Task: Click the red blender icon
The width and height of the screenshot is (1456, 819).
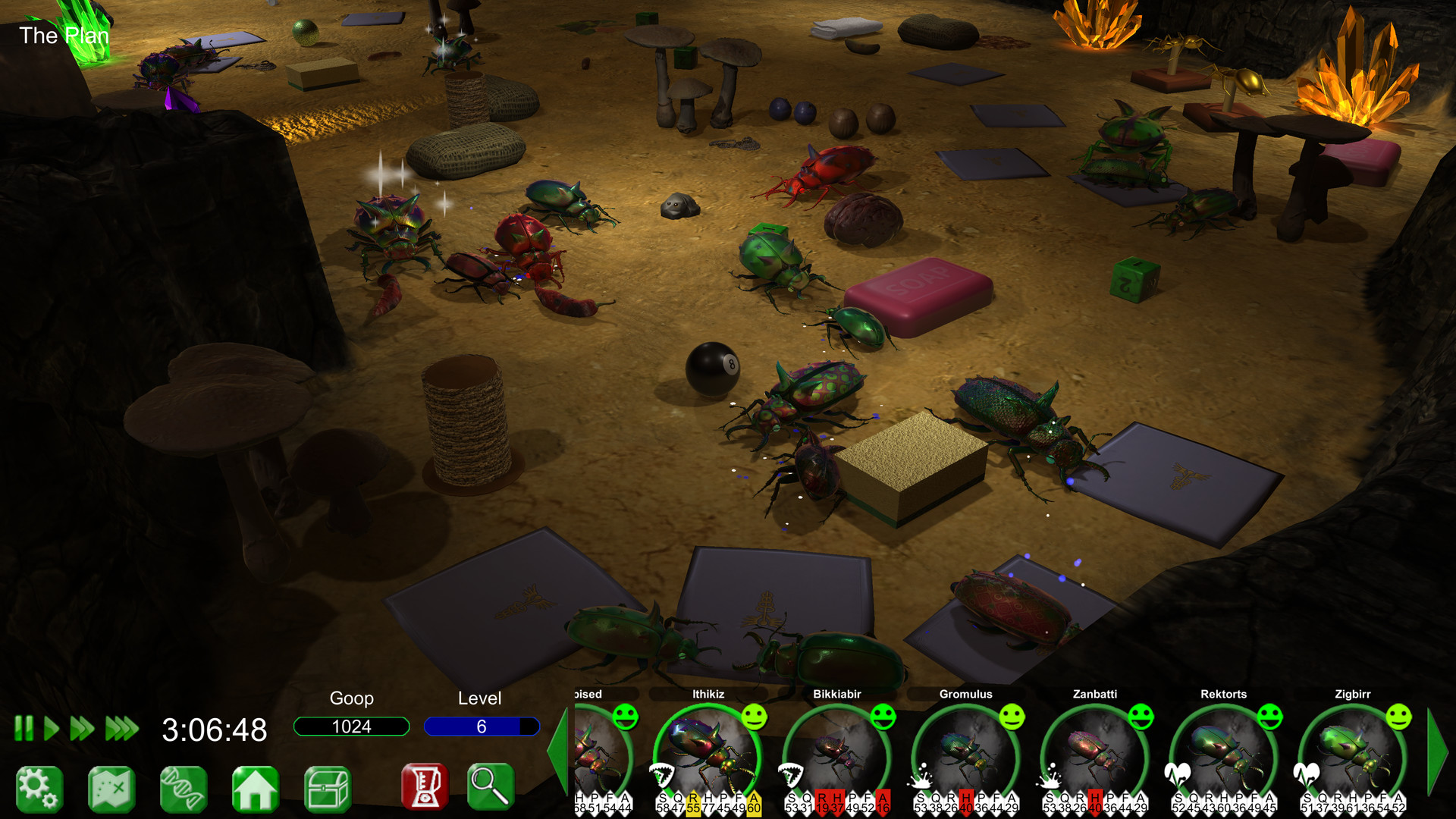Action: point(425,789)
